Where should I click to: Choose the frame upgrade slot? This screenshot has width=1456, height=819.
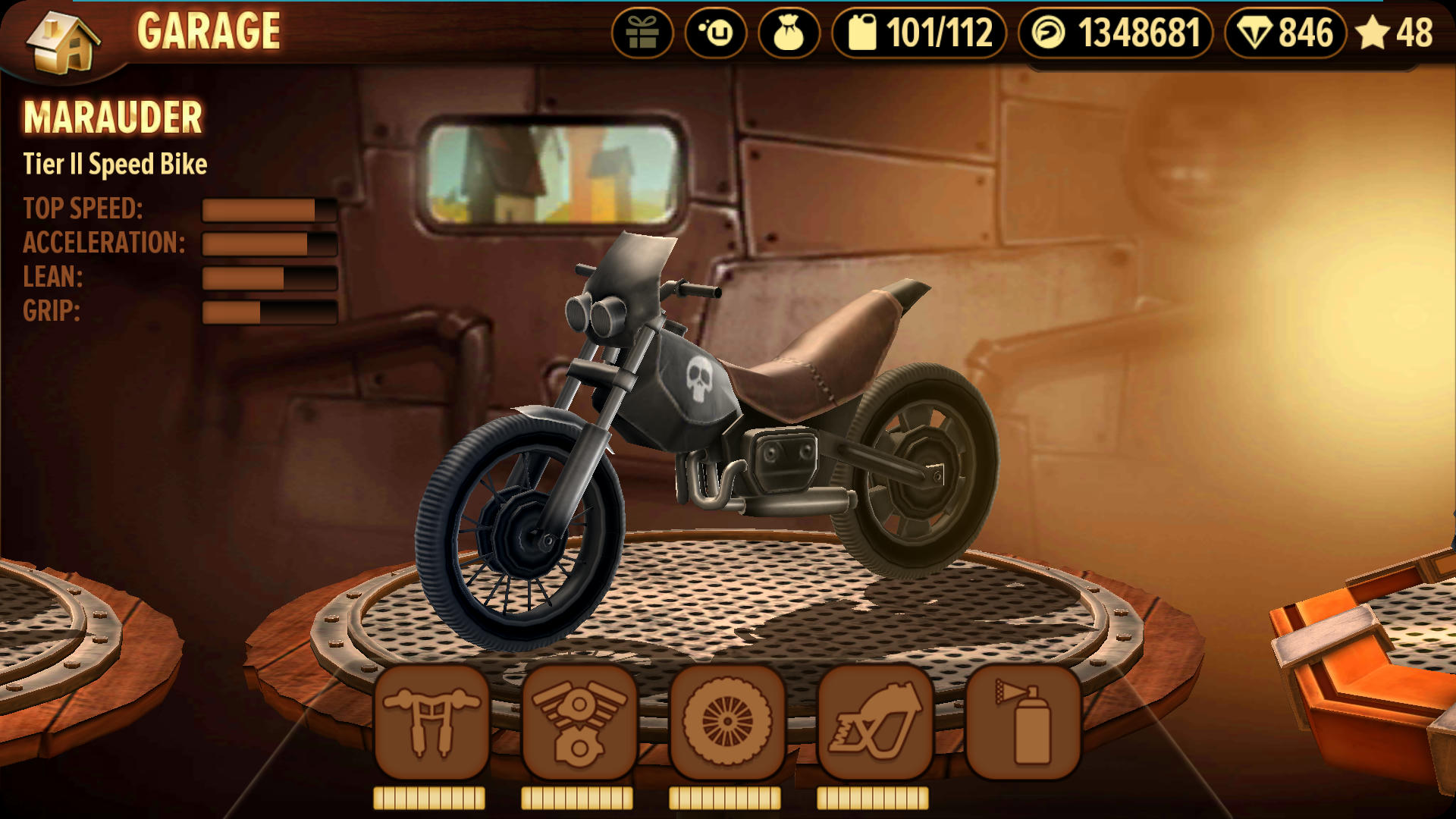[x=875, y=723]
